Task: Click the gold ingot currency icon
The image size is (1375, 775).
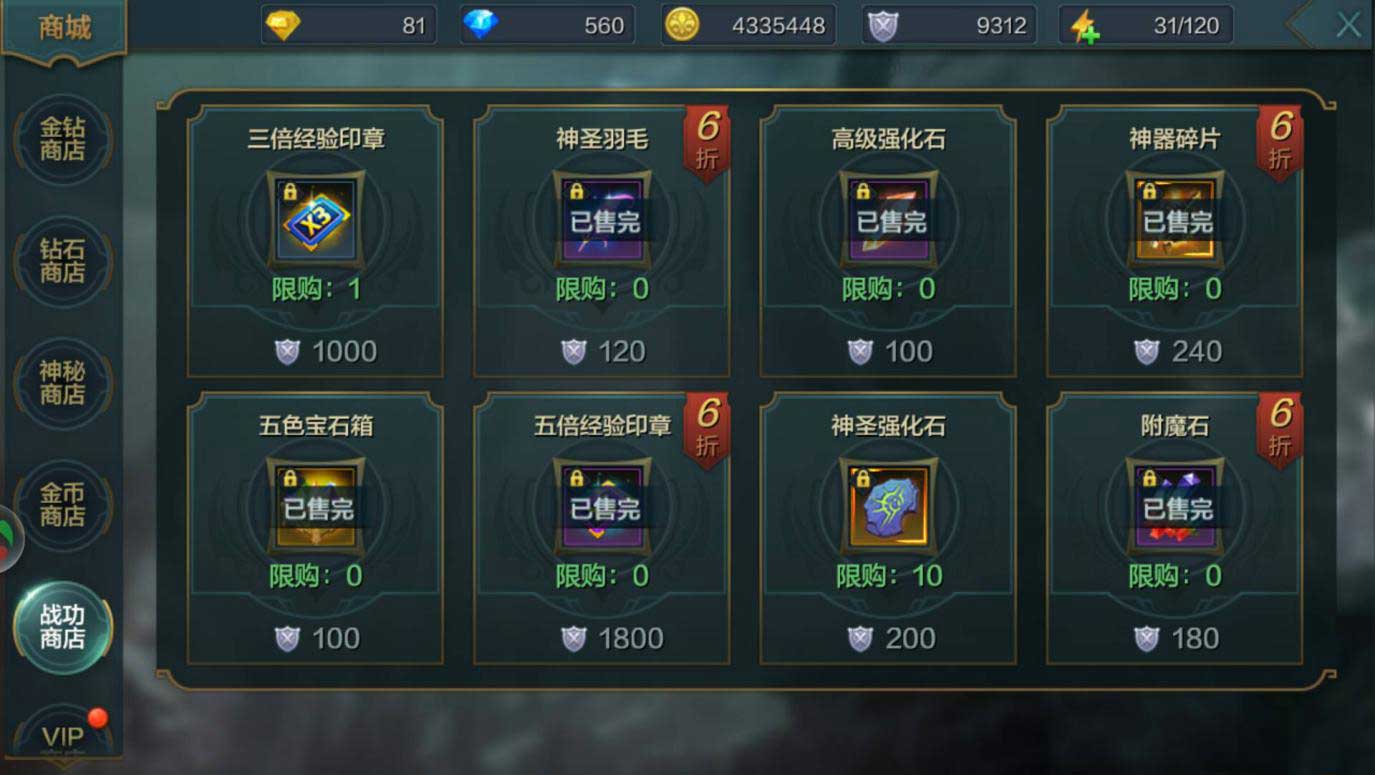Action: click(284, 24)
